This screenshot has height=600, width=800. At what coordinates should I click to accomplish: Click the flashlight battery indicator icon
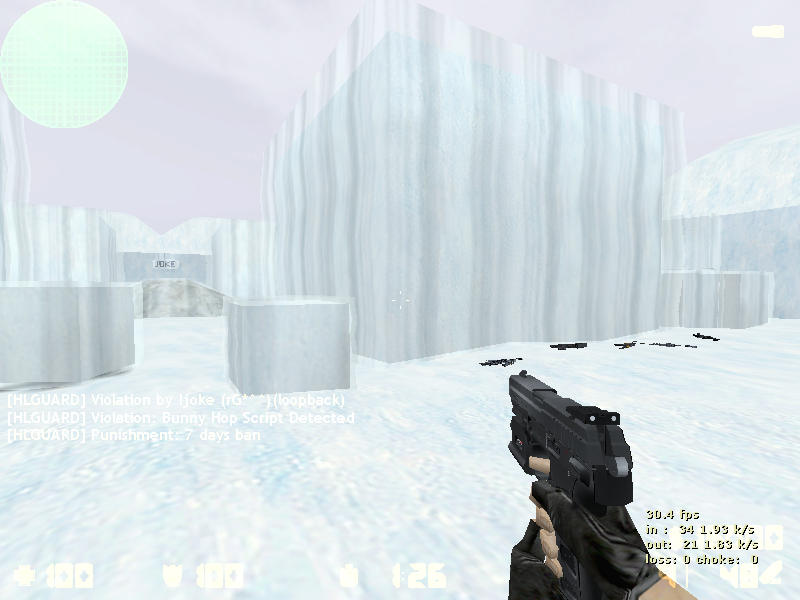tap(768, 32)
